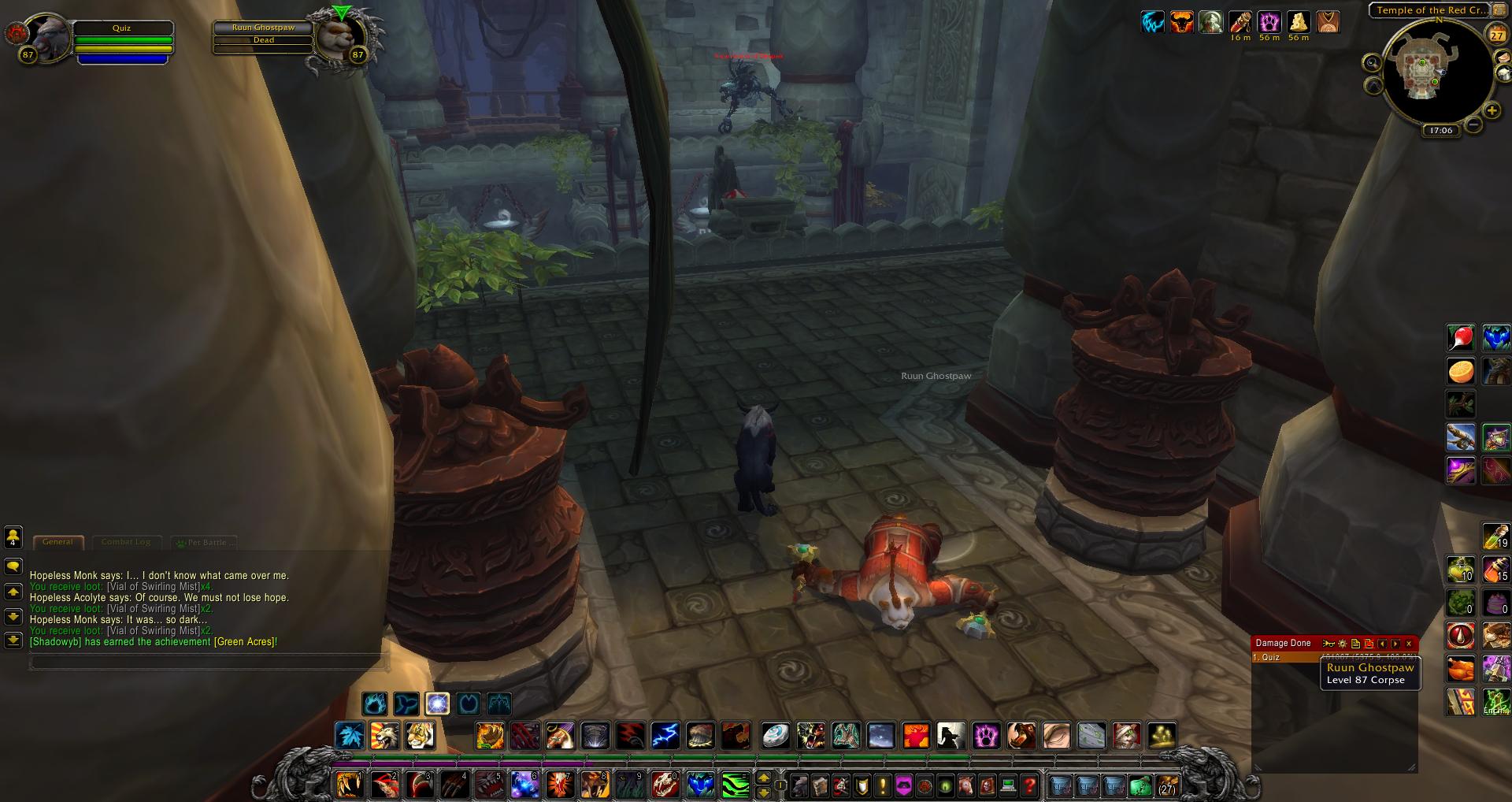Open the green backpack bag slot
Image resolution: width=1512 pixels, height=802 pixels.
[1140, 785]
